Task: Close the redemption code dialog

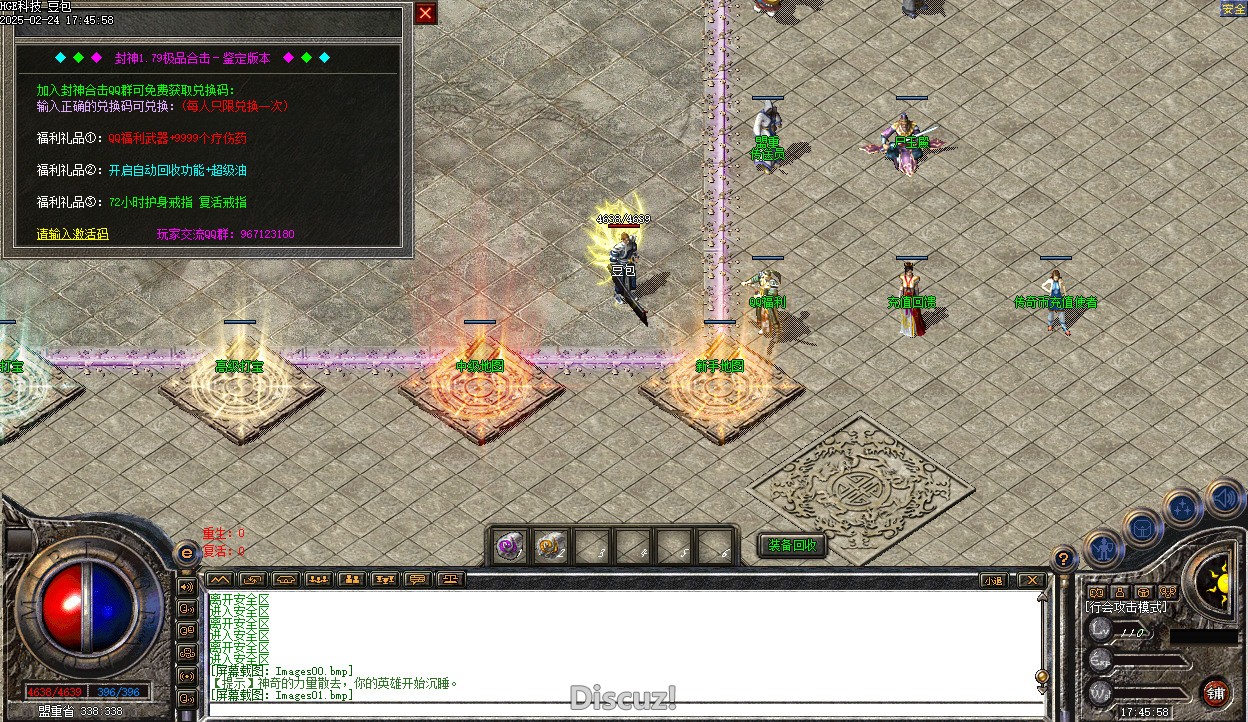Action: pyautogui.click(x=426, y=13)
